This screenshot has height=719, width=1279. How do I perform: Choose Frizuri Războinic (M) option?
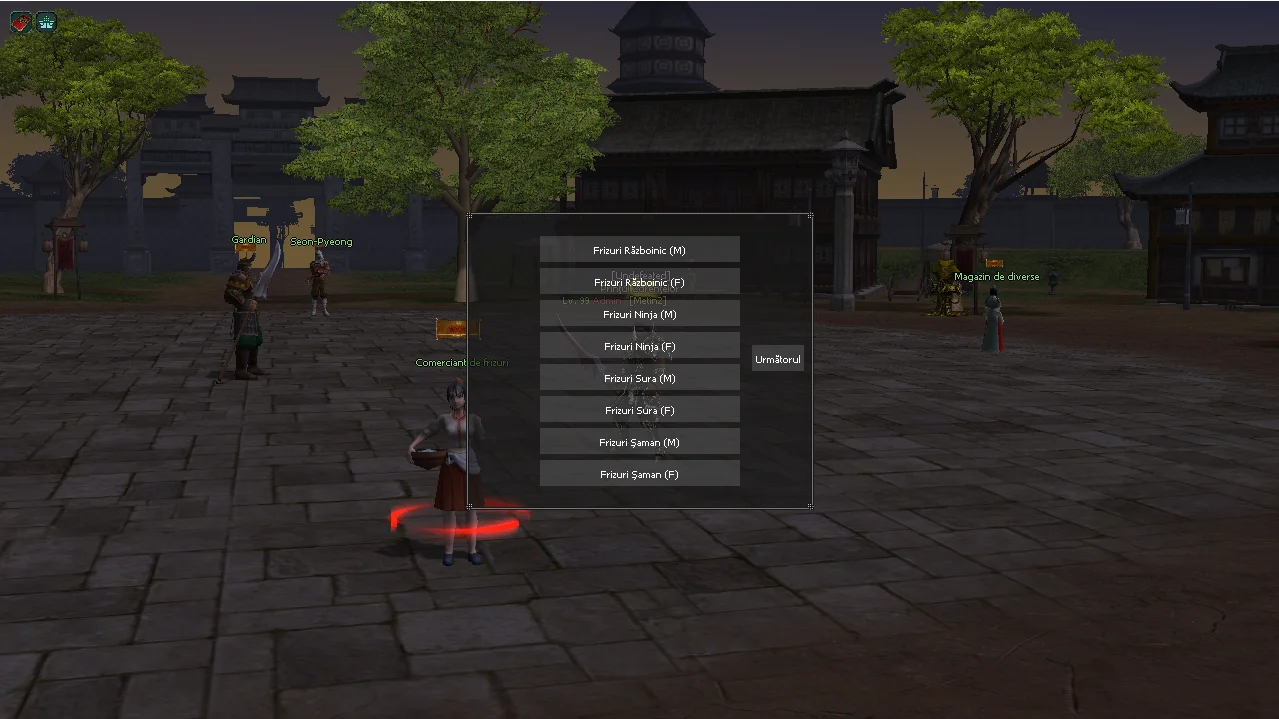pos(639,250)
